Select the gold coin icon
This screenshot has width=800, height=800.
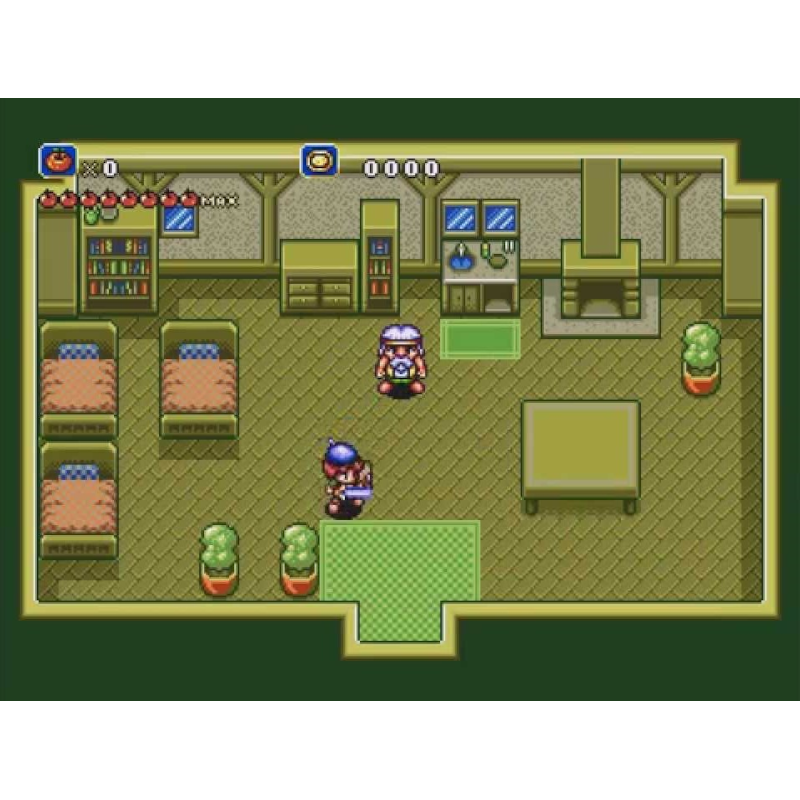click(x=319, y=161)
